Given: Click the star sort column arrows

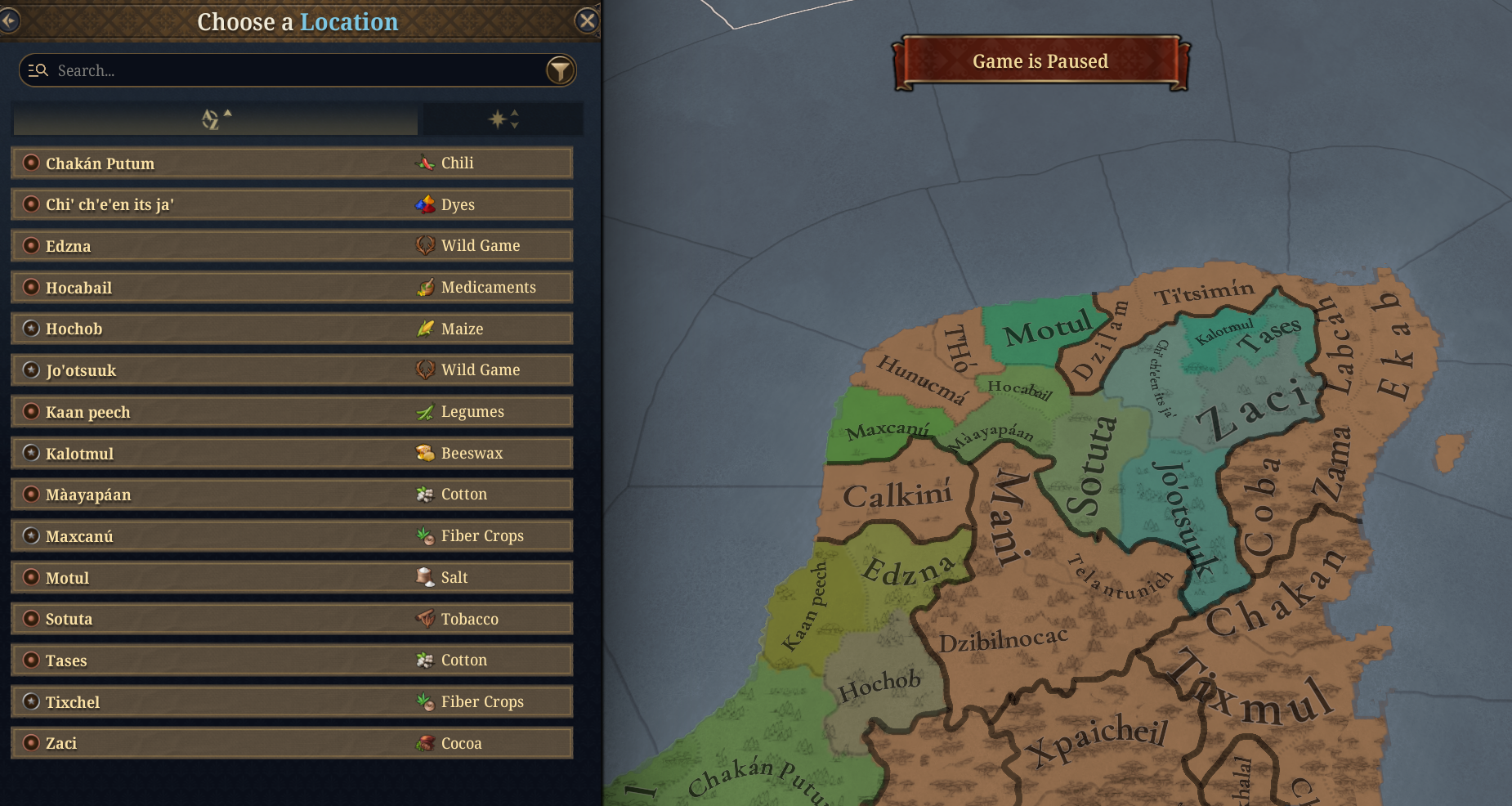Looking at the screenshot, I should click(513, 119).
